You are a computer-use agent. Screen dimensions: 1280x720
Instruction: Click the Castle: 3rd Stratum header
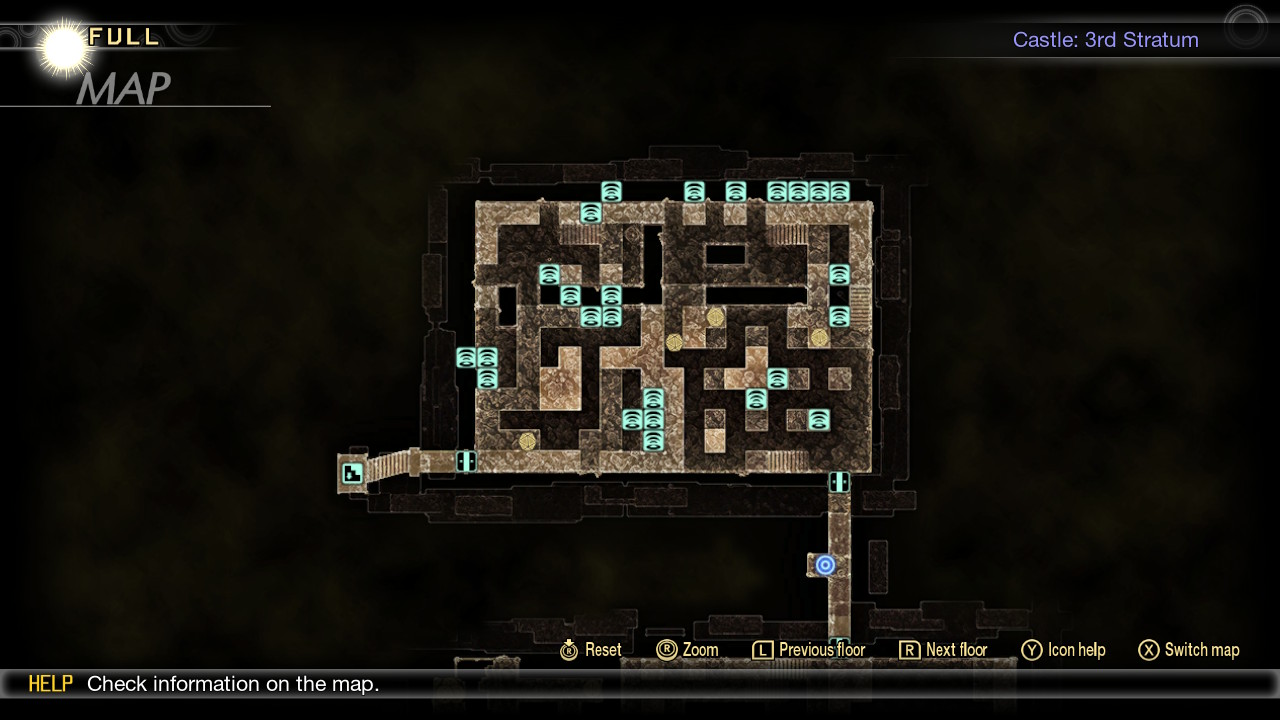(1105, 40)
